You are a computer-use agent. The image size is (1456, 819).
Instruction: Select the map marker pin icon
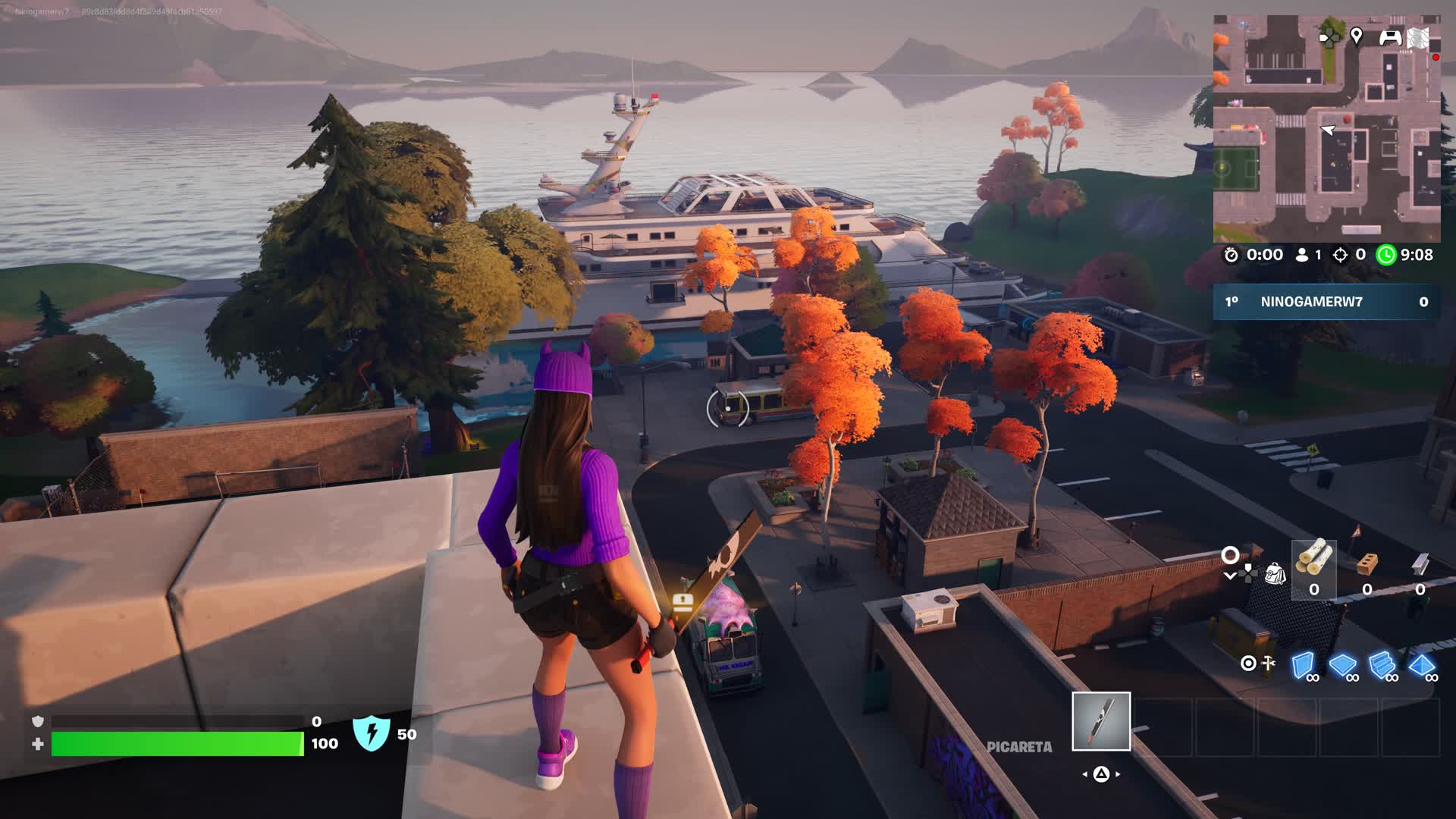tap(1357, 36)
